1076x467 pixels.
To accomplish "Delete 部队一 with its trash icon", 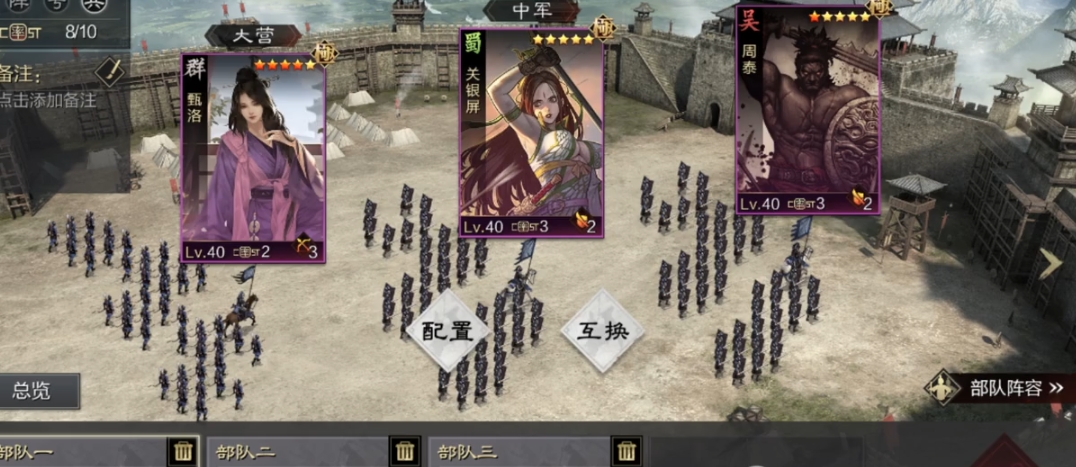I will (183, 451).
